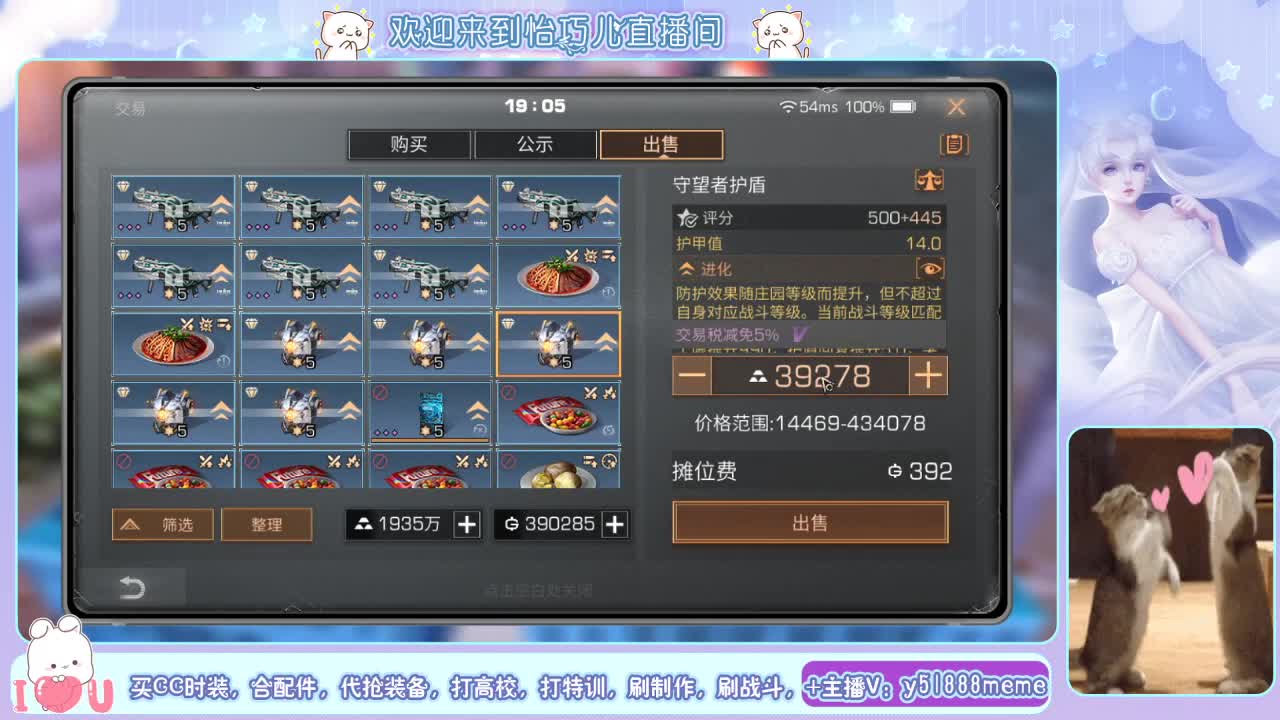Open the 筛选 filter options
The height and width of the screenshot is (720, 1280).
point(162,523)
